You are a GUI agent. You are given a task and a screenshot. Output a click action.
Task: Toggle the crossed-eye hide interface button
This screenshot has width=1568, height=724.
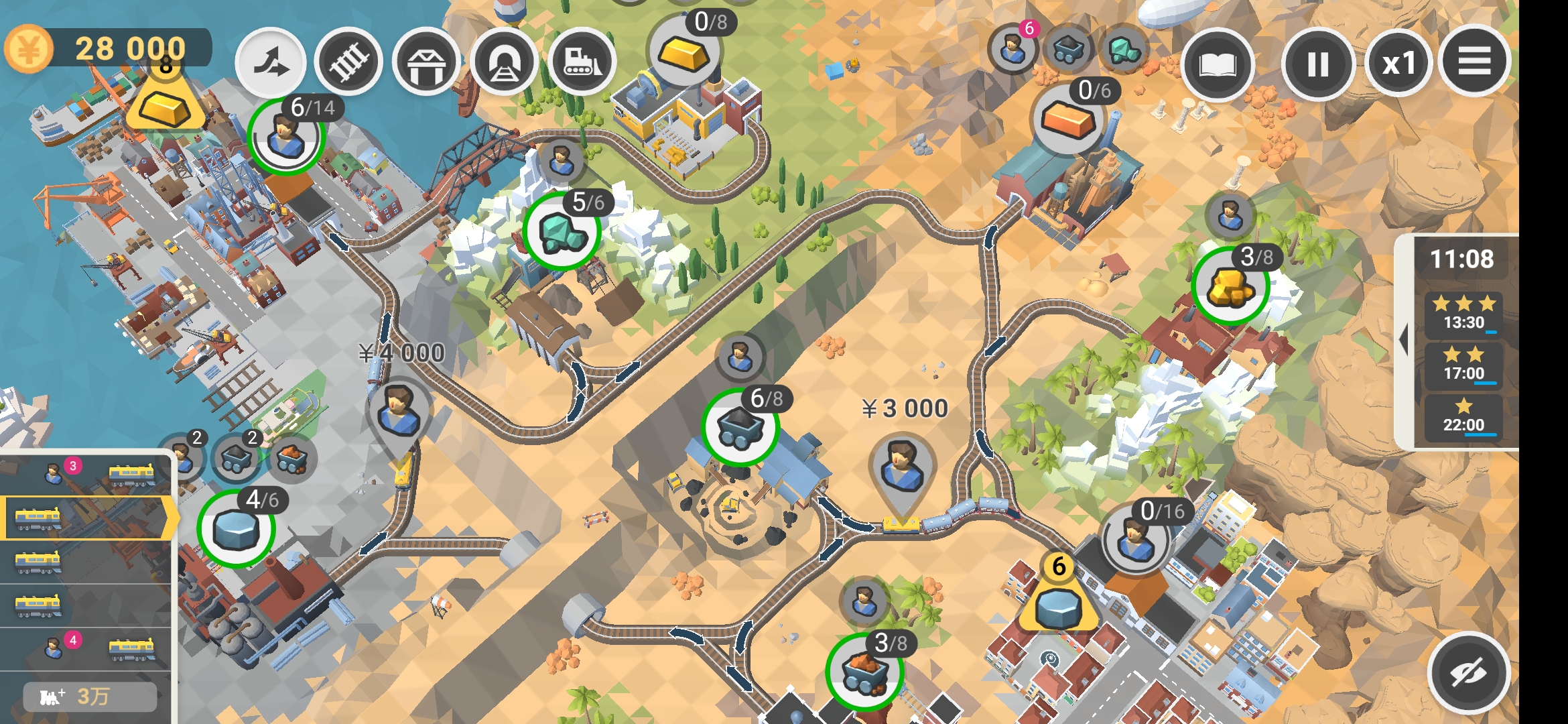pyautogui.click(x=1467, y=673)
